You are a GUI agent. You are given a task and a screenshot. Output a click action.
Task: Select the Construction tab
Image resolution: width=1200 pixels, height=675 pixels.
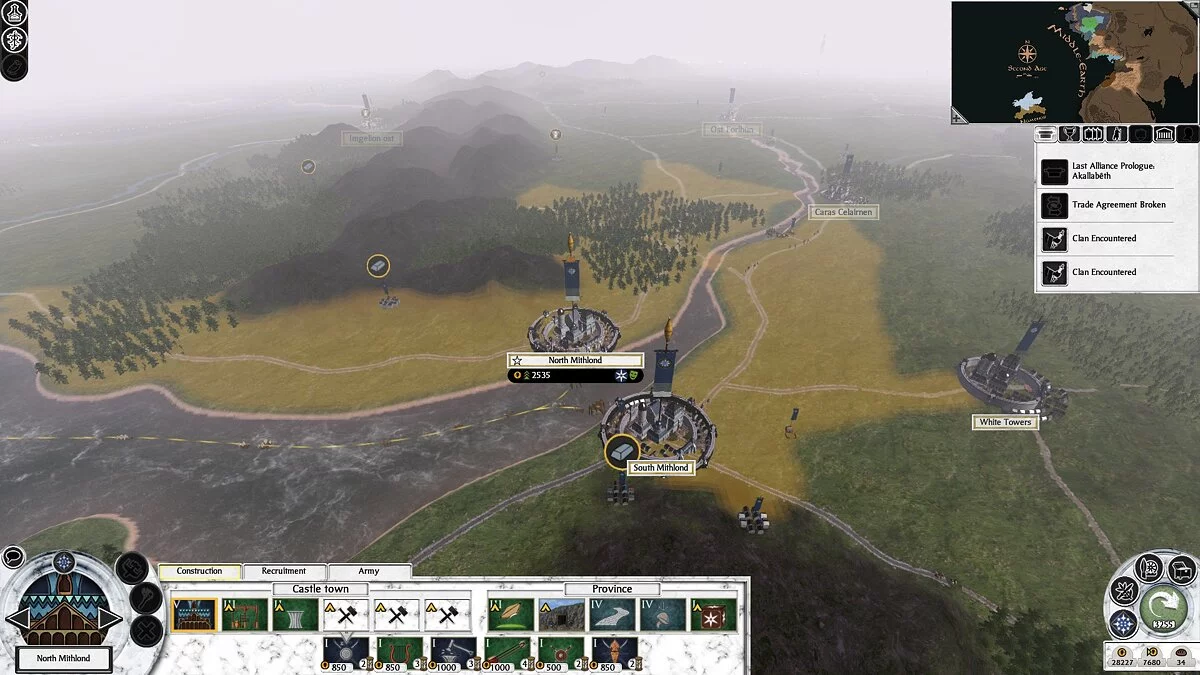pos(199,572)
